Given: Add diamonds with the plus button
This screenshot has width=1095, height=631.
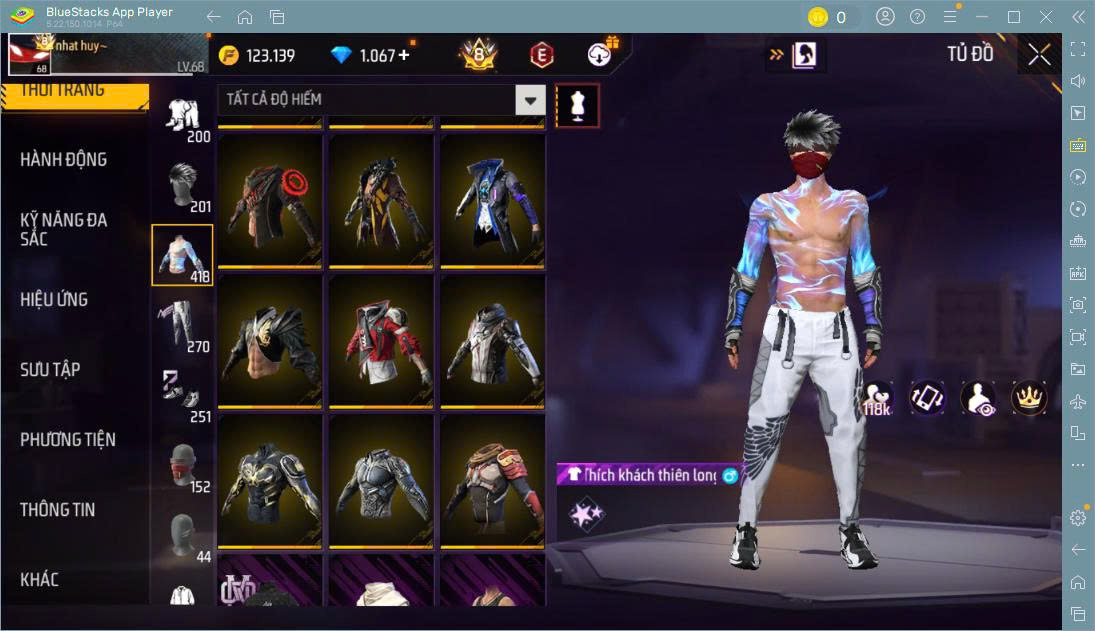Looking at the screenshot, I should click(x=404, y=55).
